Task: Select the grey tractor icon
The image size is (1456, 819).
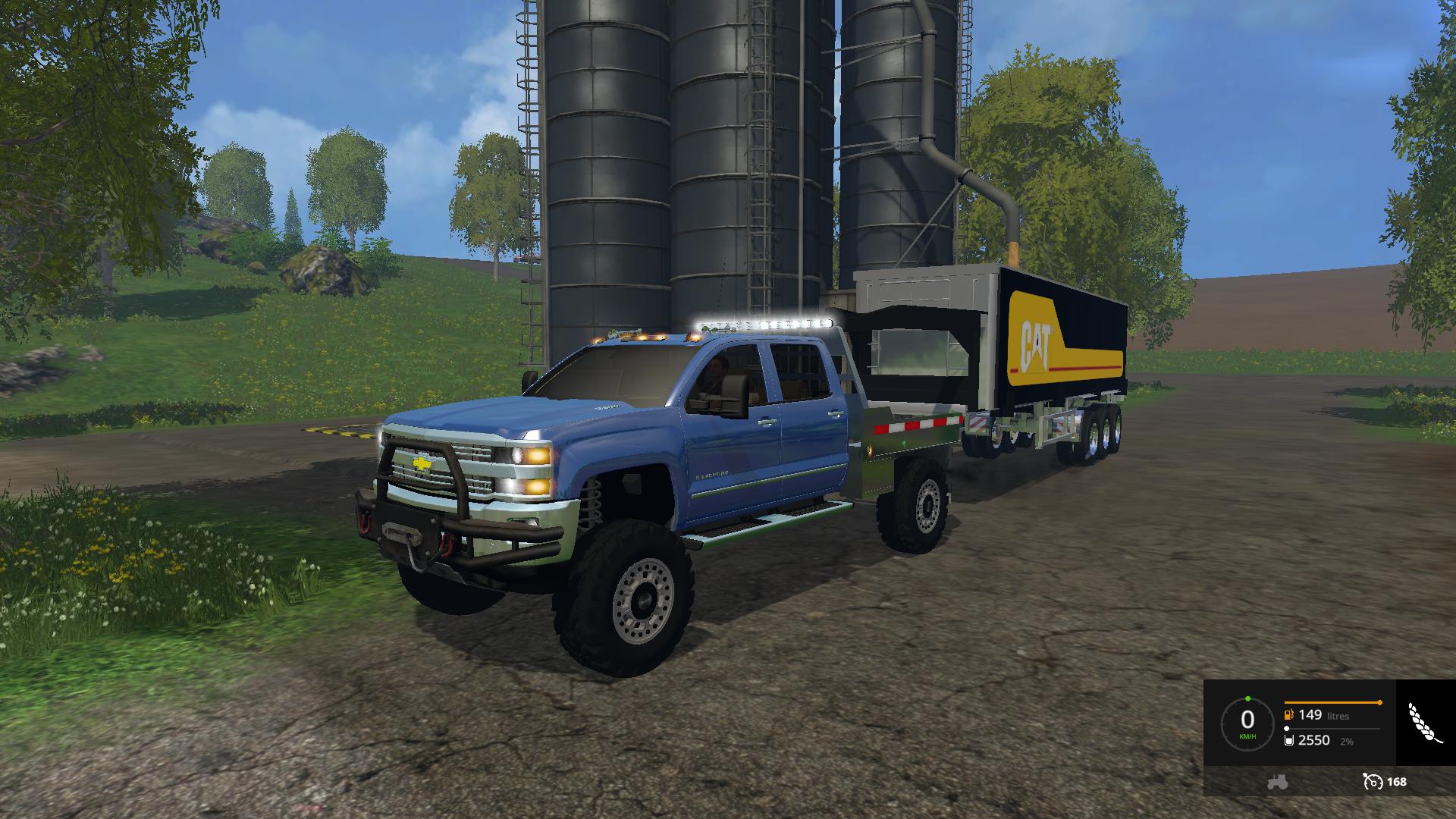Action: point(1277,782)
